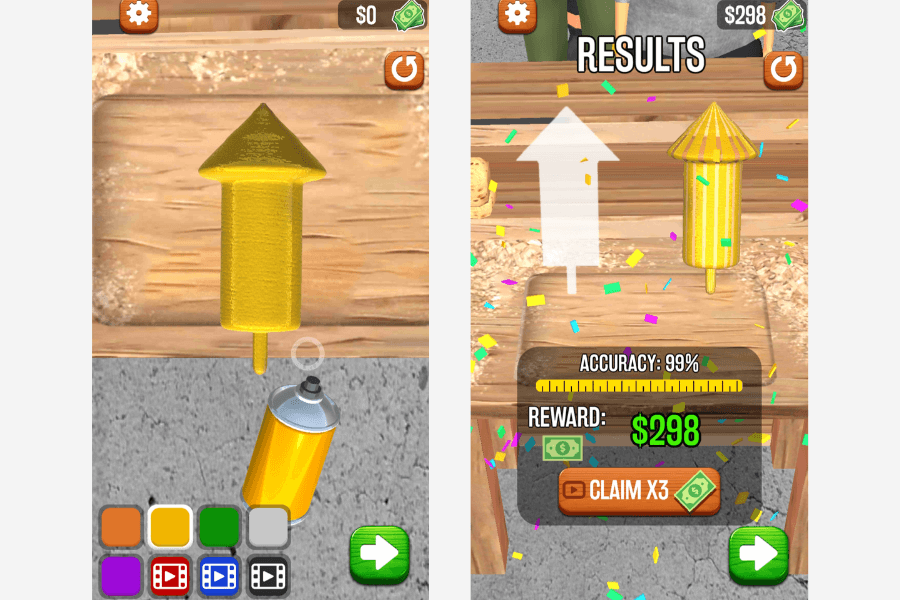Unlock the blue video-locked paint color

pos(219,575)
